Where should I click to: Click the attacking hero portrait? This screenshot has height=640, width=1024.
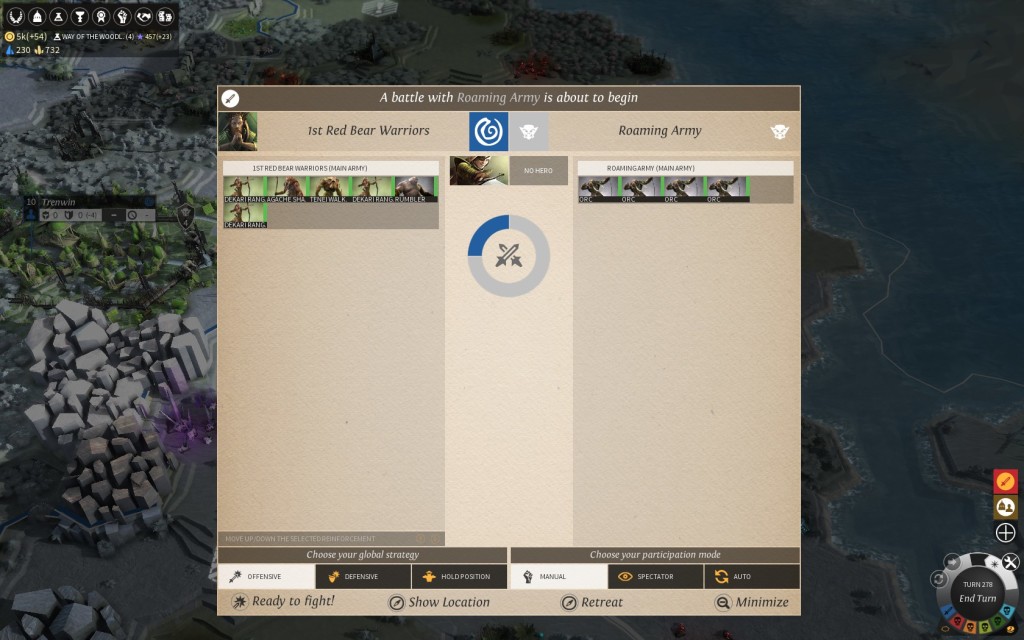click(x=479, y=171)
